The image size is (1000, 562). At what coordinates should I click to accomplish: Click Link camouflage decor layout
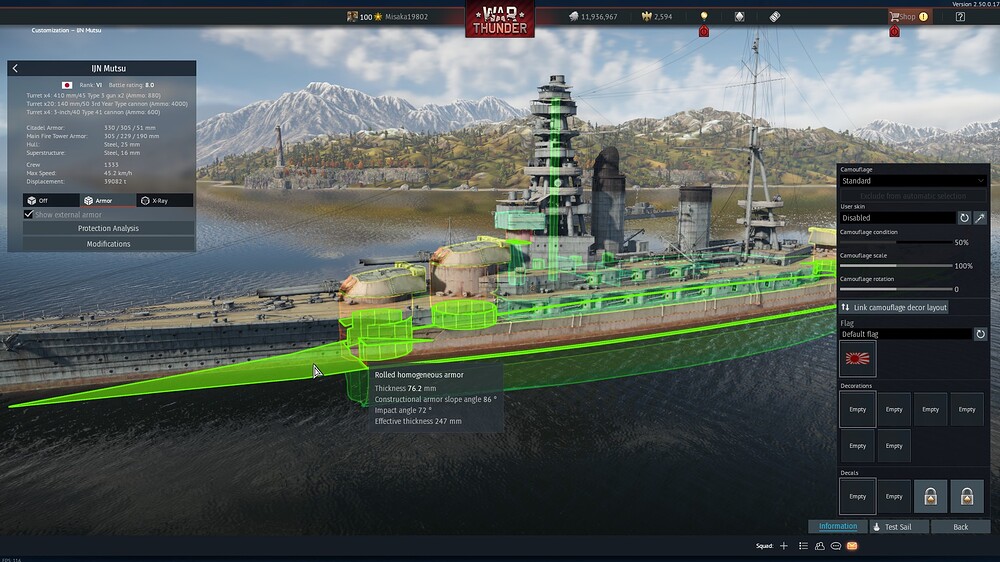(x=894, y=307)
